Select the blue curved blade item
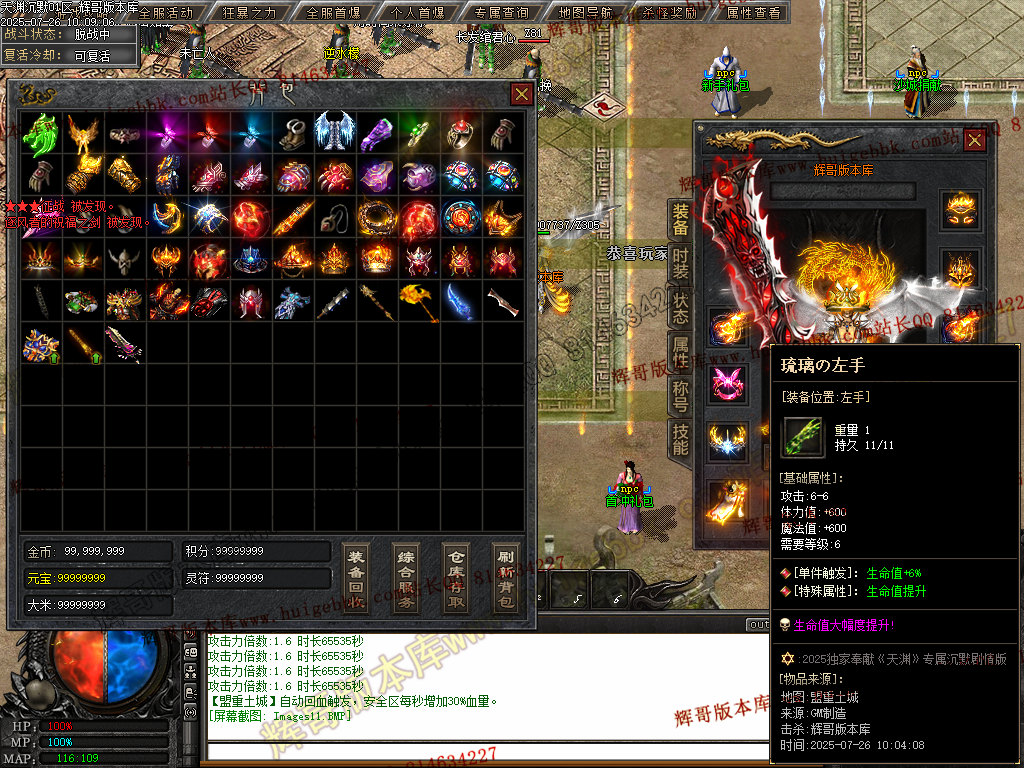This screenshot has height=768, width=1024. click(460, 300)
